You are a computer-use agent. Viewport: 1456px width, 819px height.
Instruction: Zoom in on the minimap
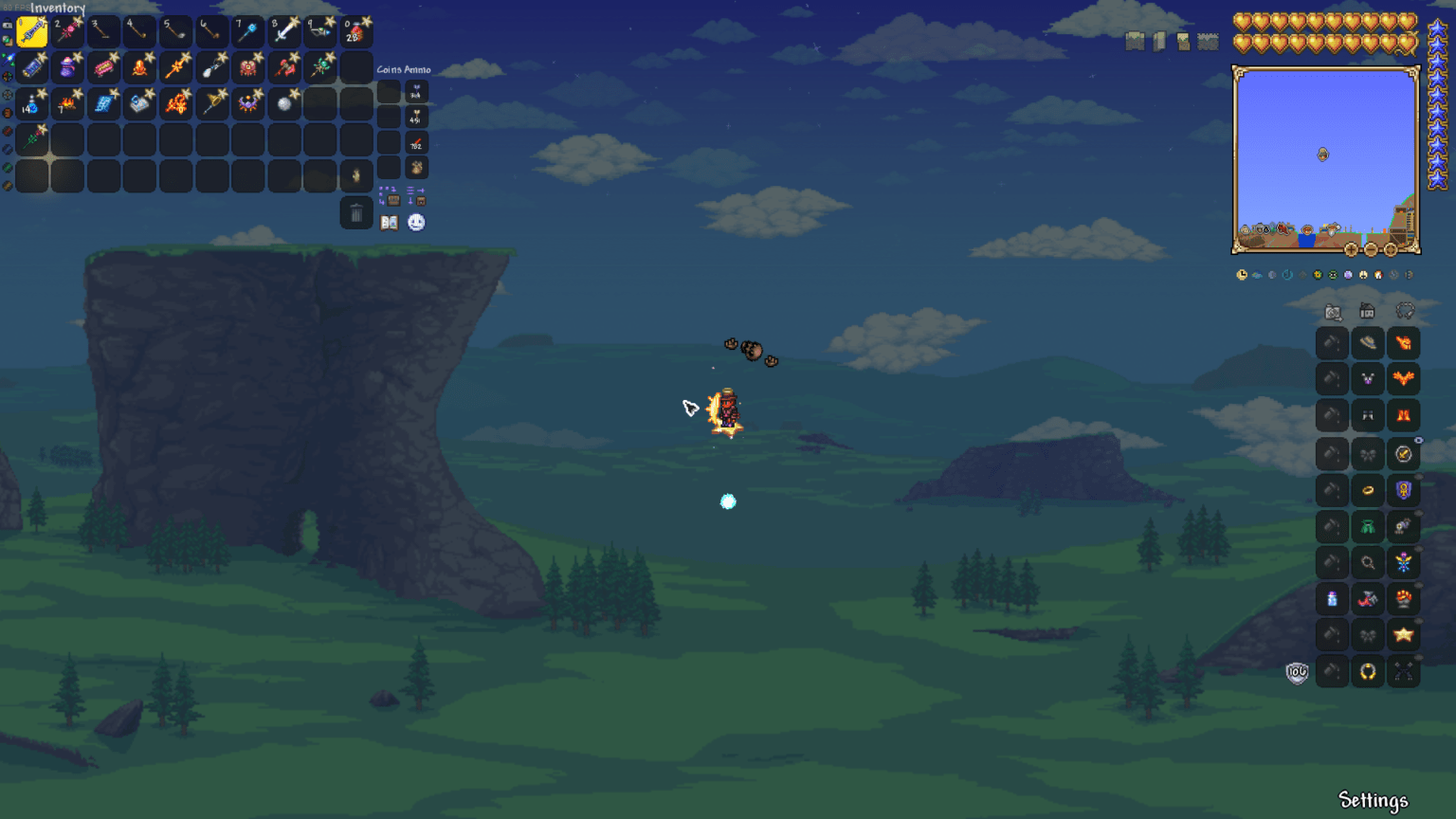pyautogui.click(x=1352, y=249)
